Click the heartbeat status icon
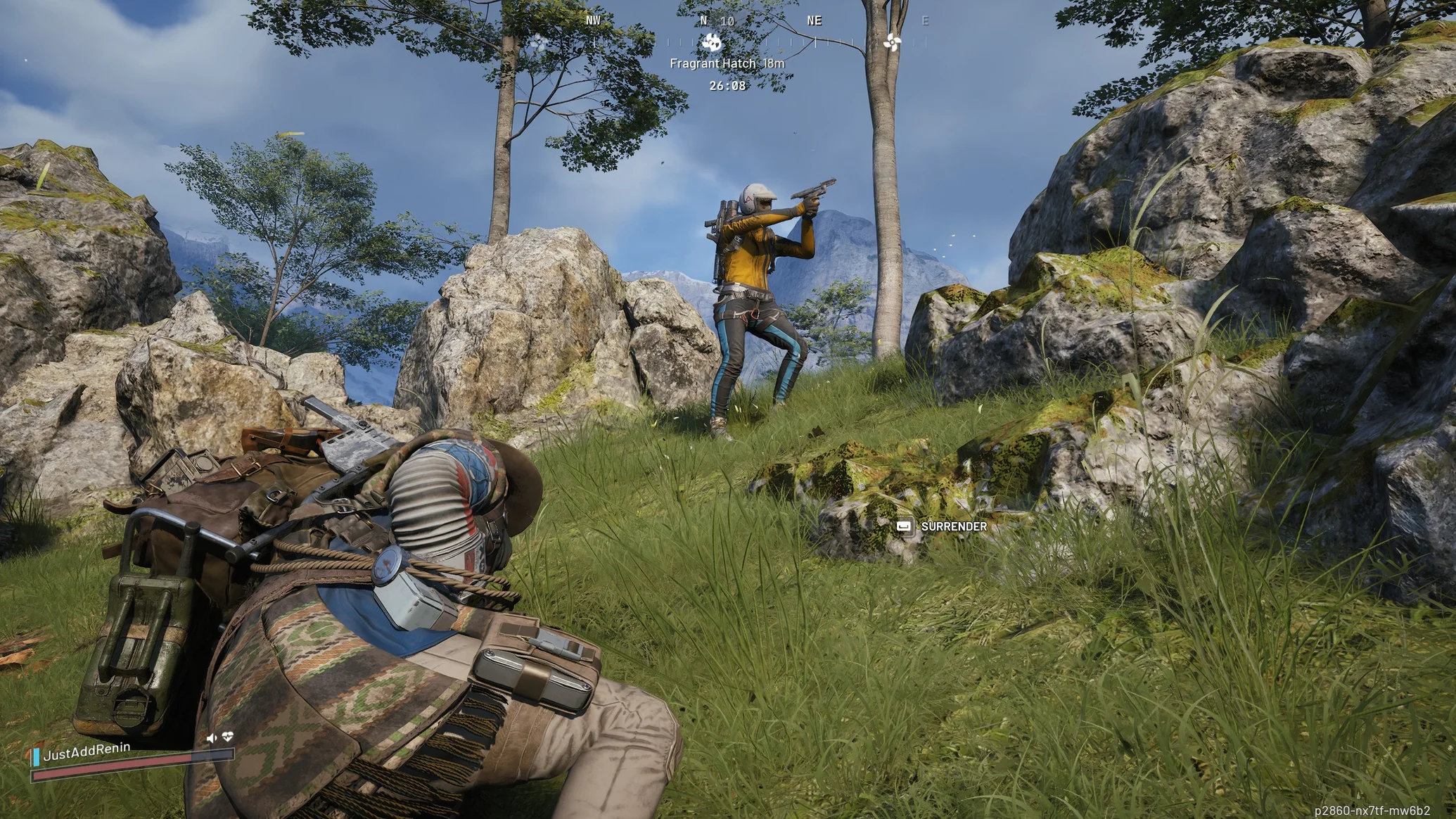Viewport: 1456px width, 819px height. (227, 737)
